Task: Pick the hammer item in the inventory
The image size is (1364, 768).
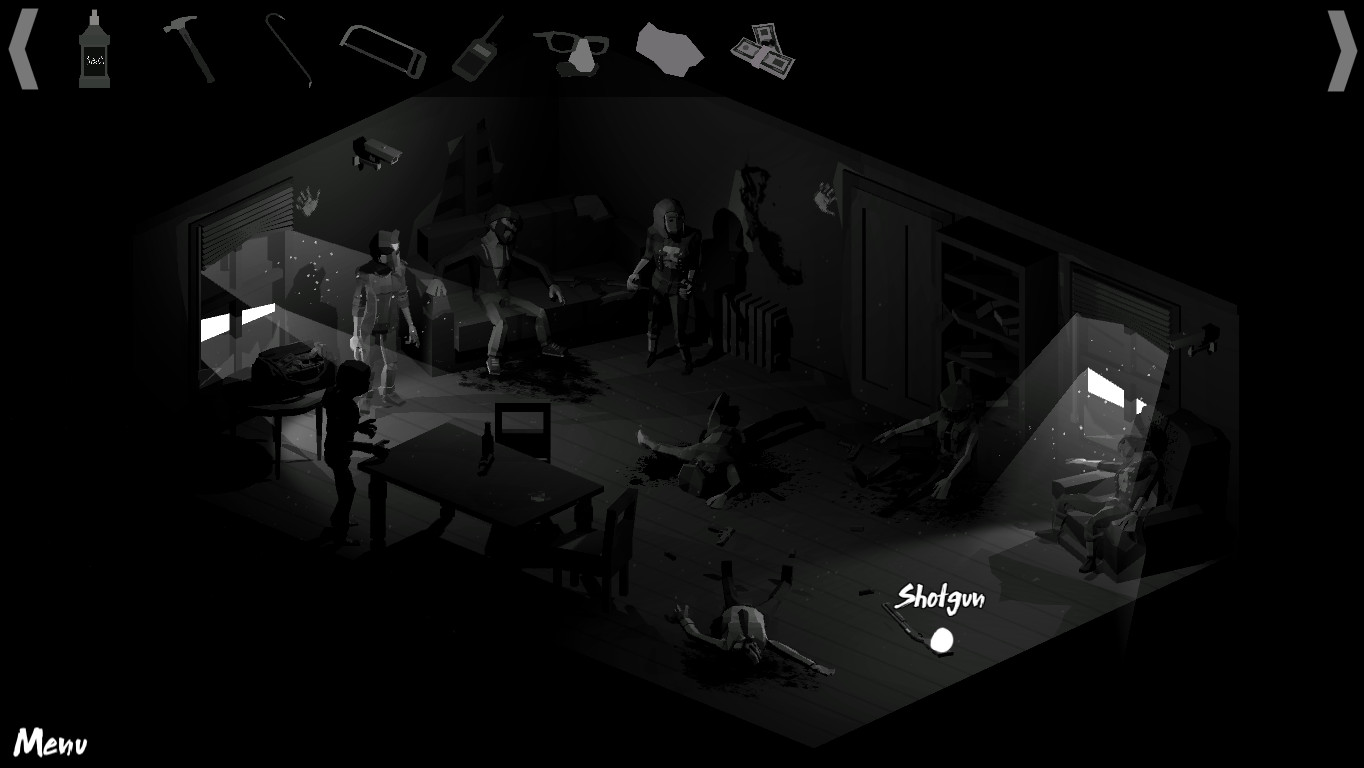Action: [188, 48]
